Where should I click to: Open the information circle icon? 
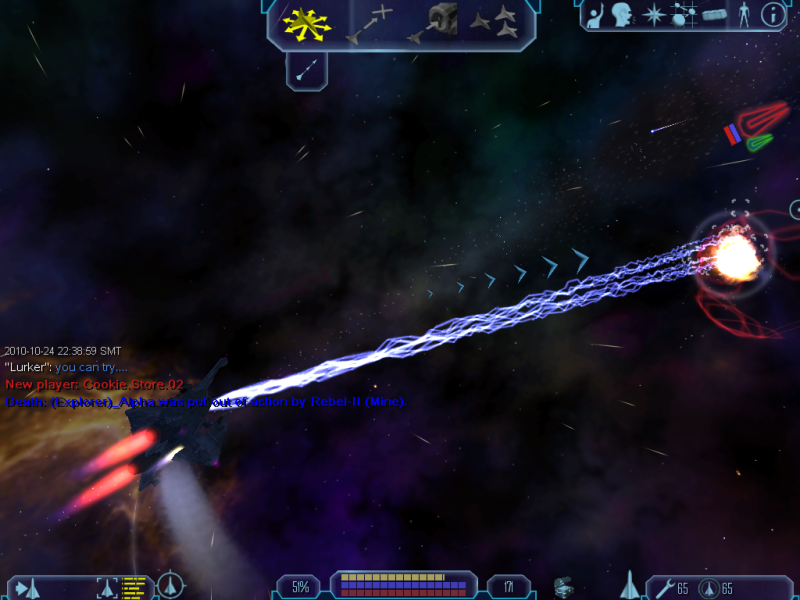[x=772, y=15]
